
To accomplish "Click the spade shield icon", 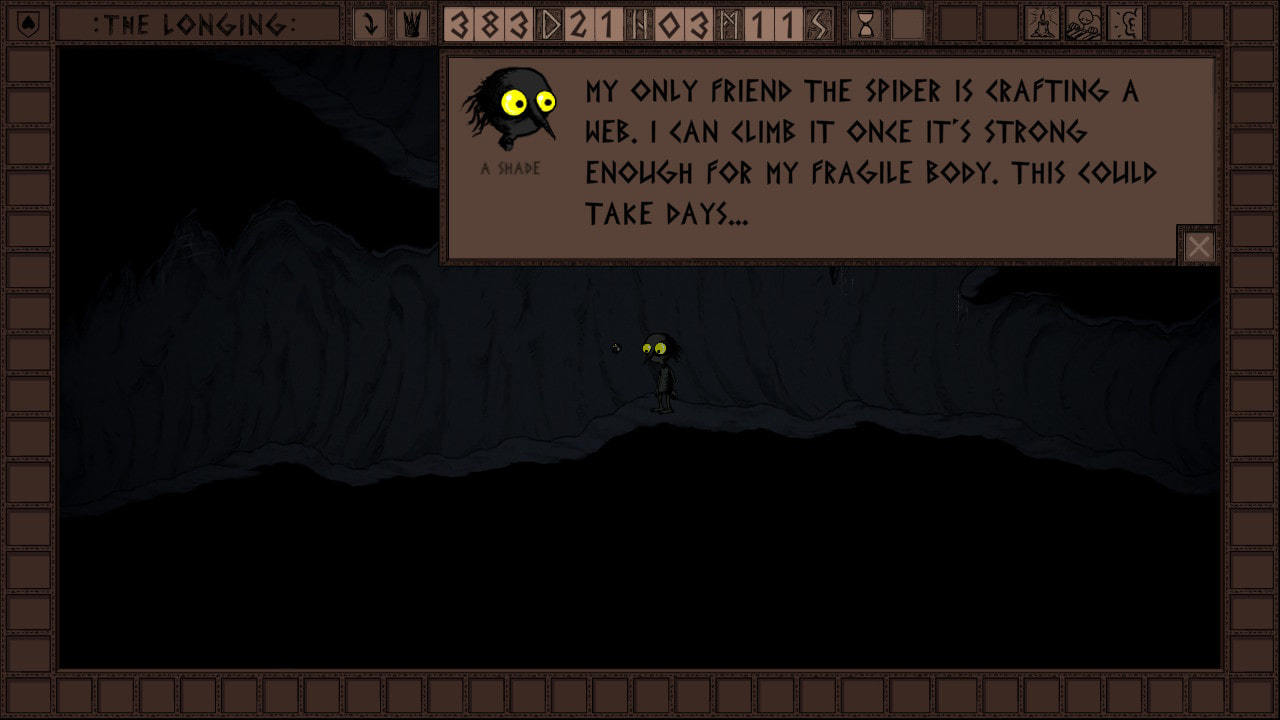I will click(27, 24).
